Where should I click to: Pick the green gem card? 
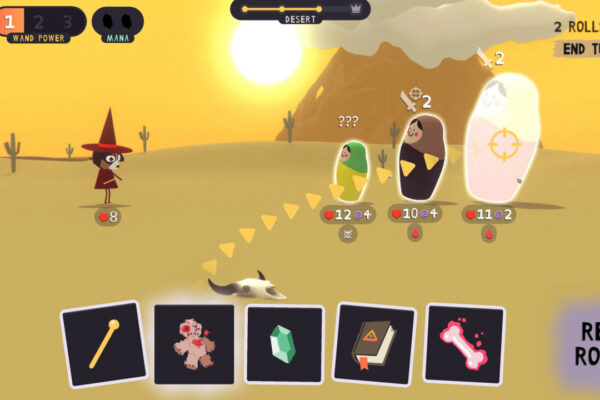(284, 344)
